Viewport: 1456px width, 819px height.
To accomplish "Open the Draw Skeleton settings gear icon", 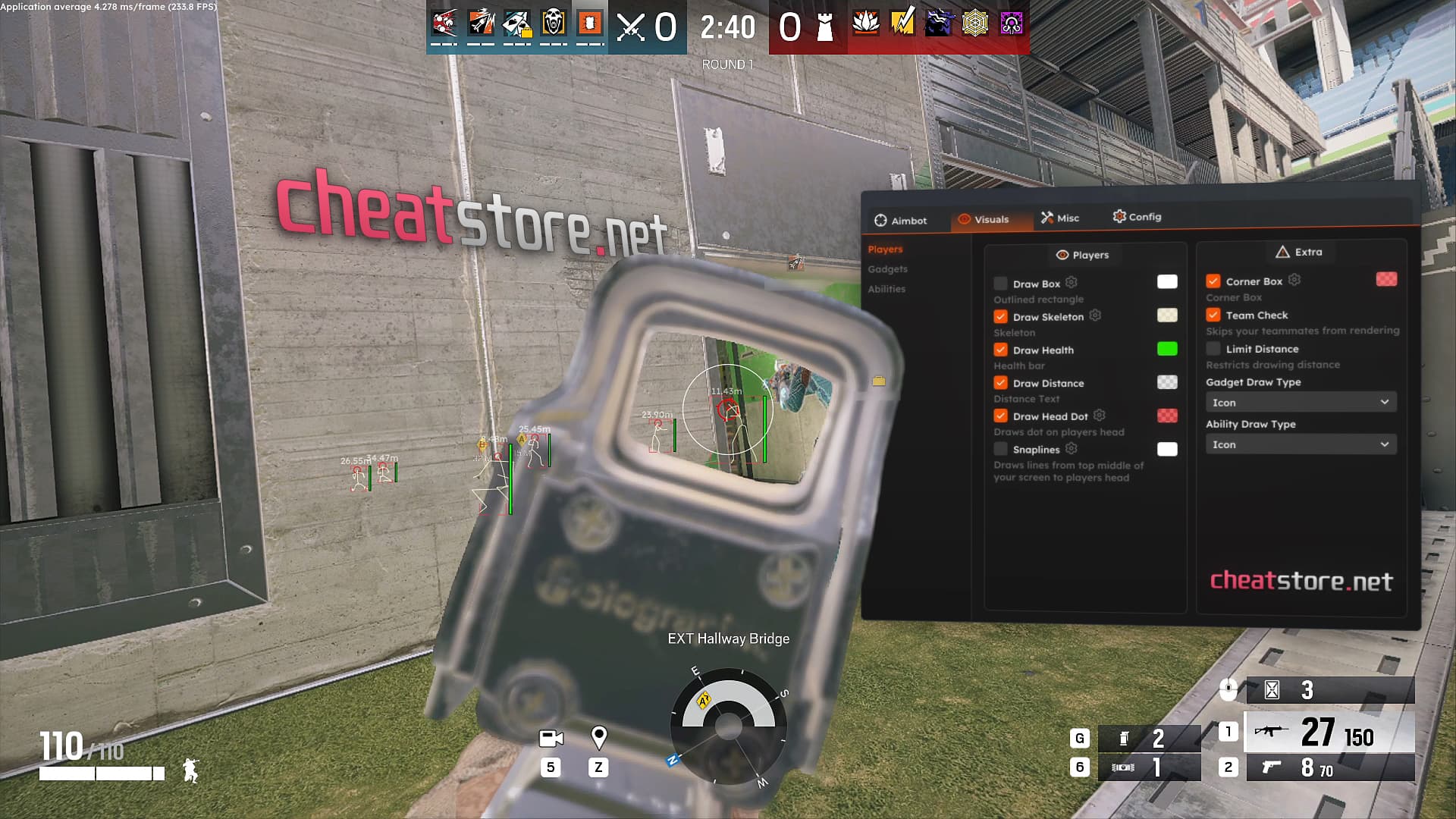I will 1095,316.
